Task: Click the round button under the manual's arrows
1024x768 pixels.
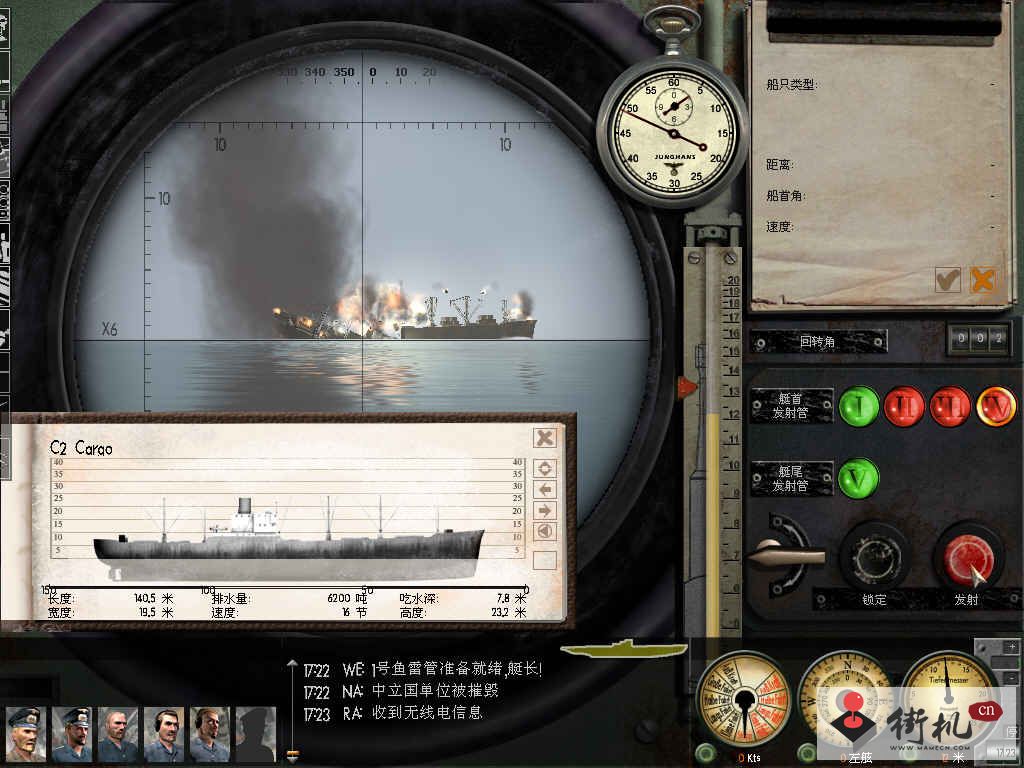Action: coord(545,532)
